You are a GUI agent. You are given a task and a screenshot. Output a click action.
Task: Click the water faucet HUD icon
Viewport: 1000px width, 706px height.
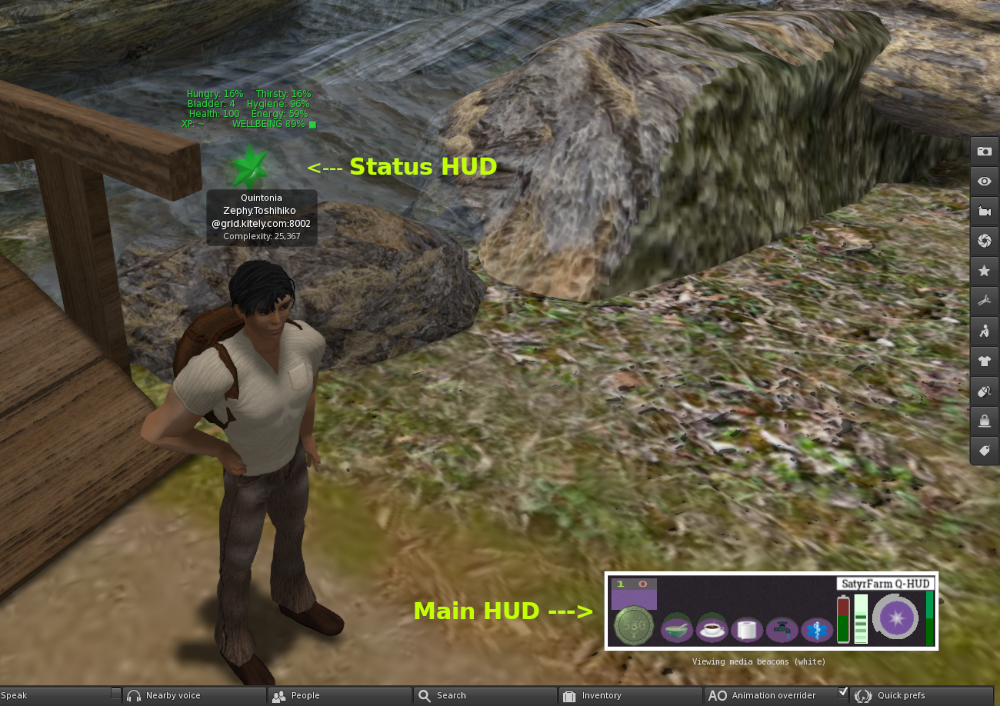tap(781, 630)
